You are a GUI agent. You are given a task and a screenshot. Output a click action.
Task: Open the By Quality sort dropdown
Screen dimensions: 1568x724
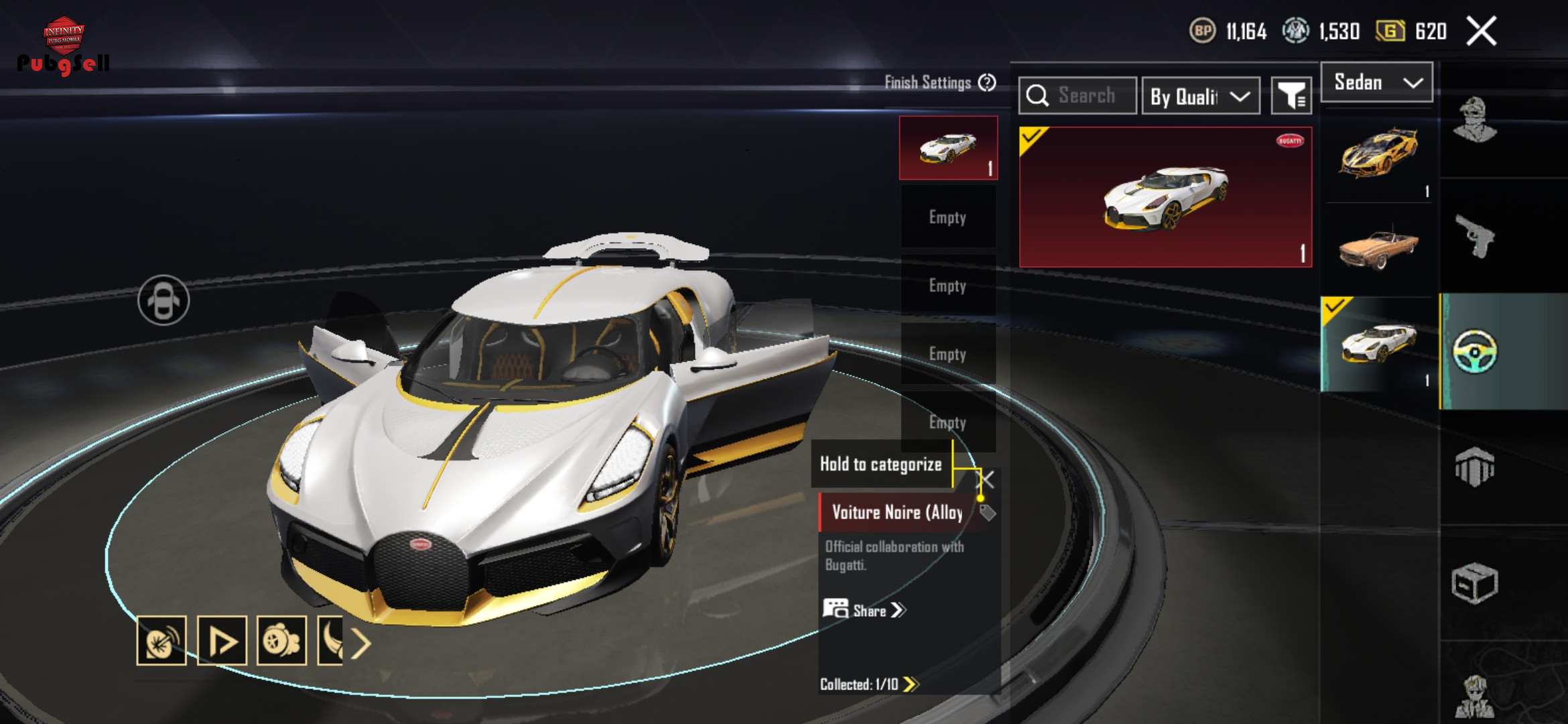[1200, 97]
